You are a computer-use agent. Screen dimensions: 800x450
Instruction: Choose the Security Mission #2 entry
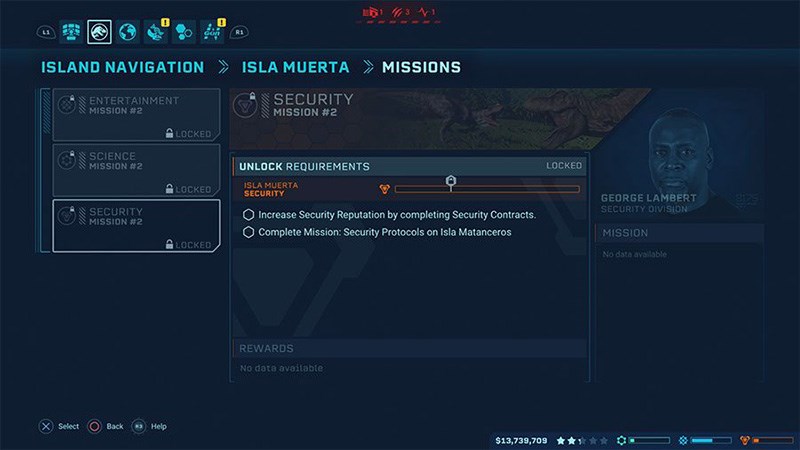pos(137,226)
